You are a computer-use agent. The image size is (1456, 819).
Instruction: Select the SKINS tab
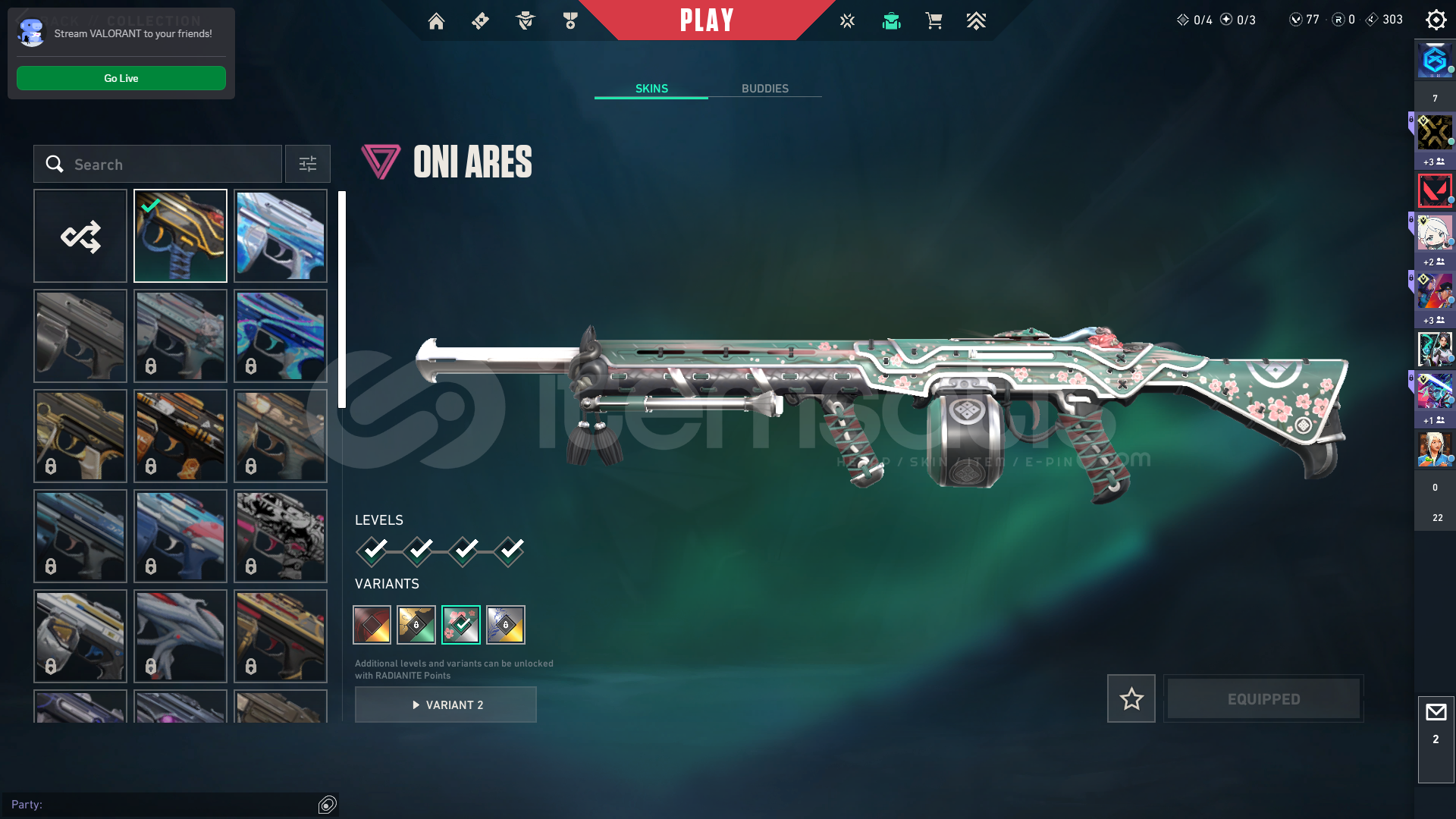651,89
